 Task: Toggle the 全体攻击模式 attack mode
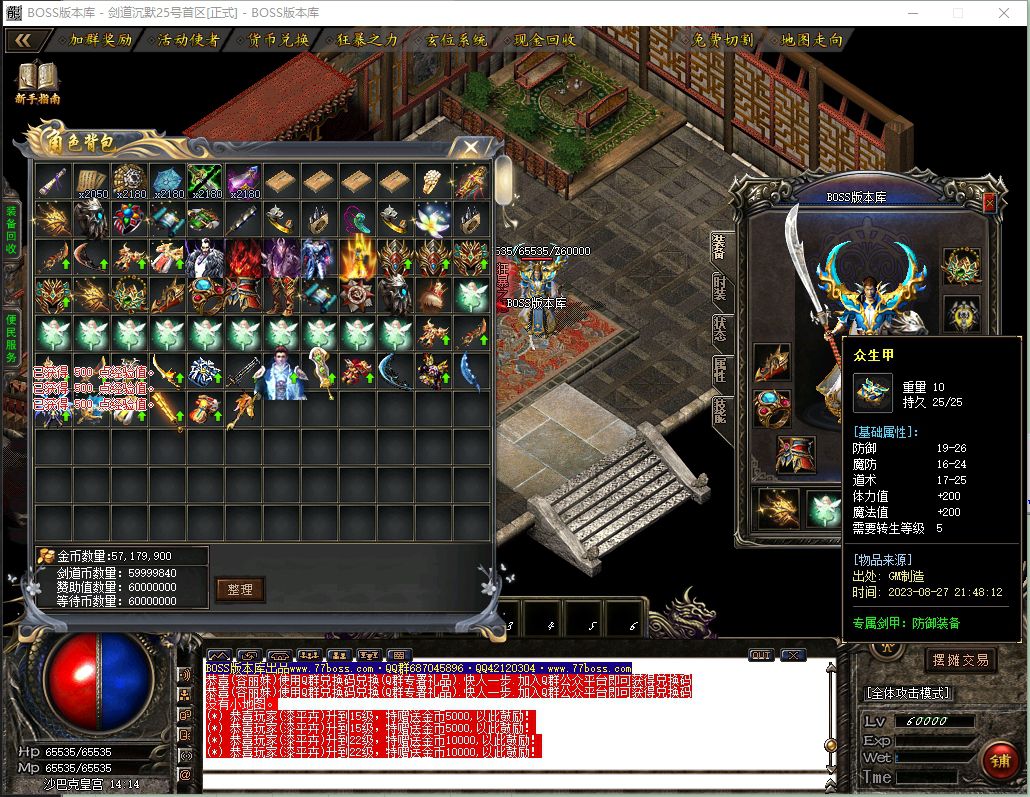(x=908, y=693)
